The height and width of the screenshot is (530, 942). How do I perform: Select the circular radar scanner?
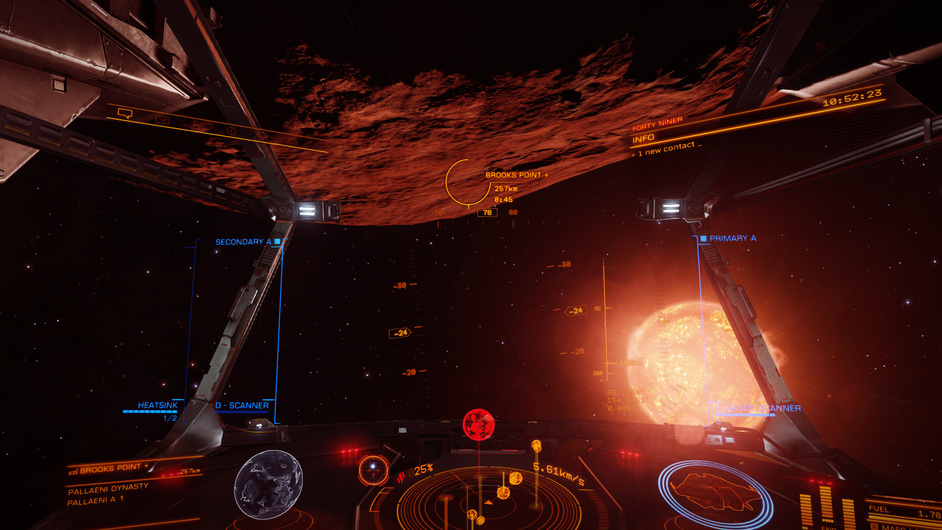pyautogui.click(x=478, y=497)
